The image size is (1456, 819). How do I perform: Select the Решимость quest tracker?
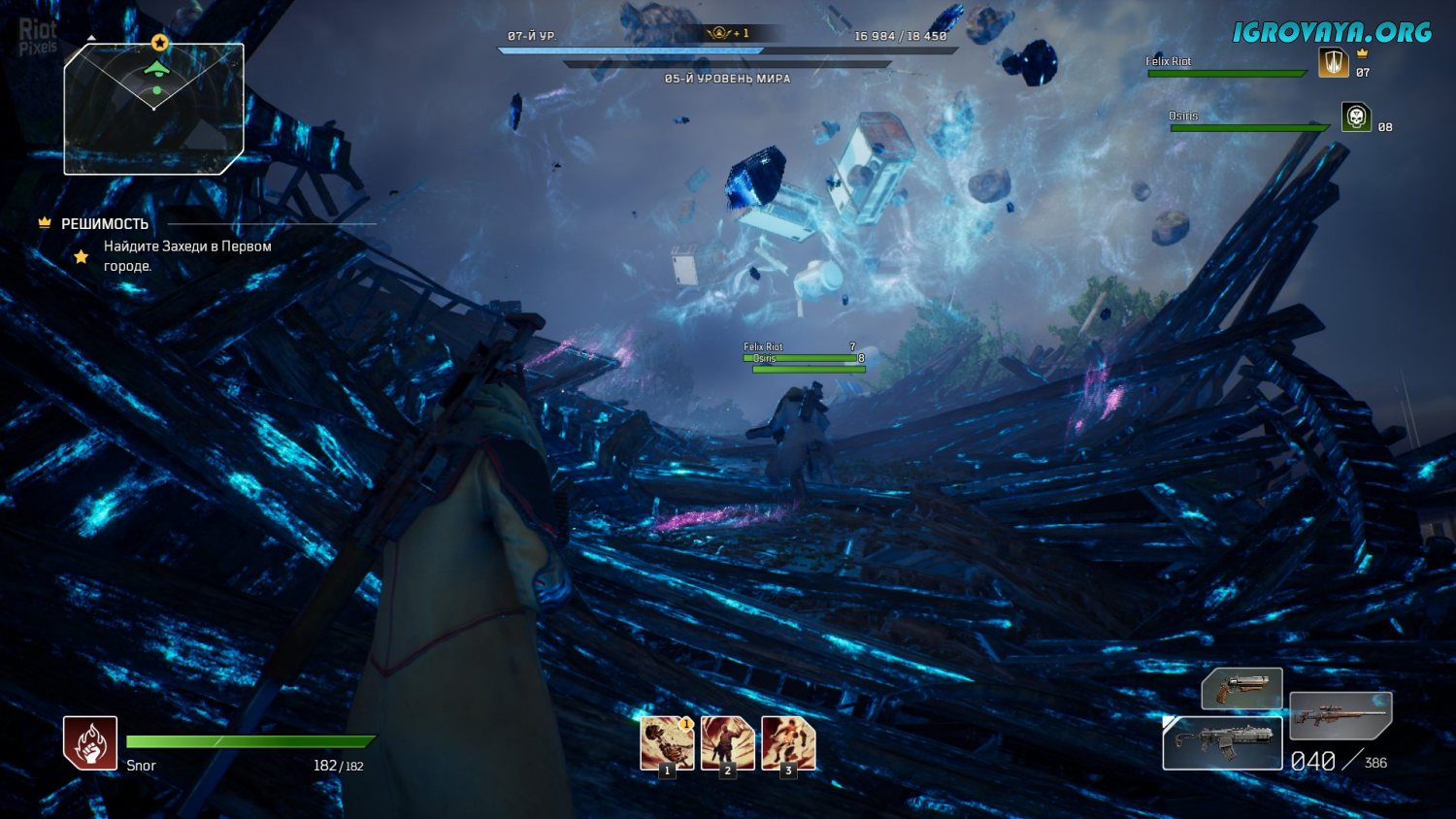pyautogui.click(x=105, y=224)
